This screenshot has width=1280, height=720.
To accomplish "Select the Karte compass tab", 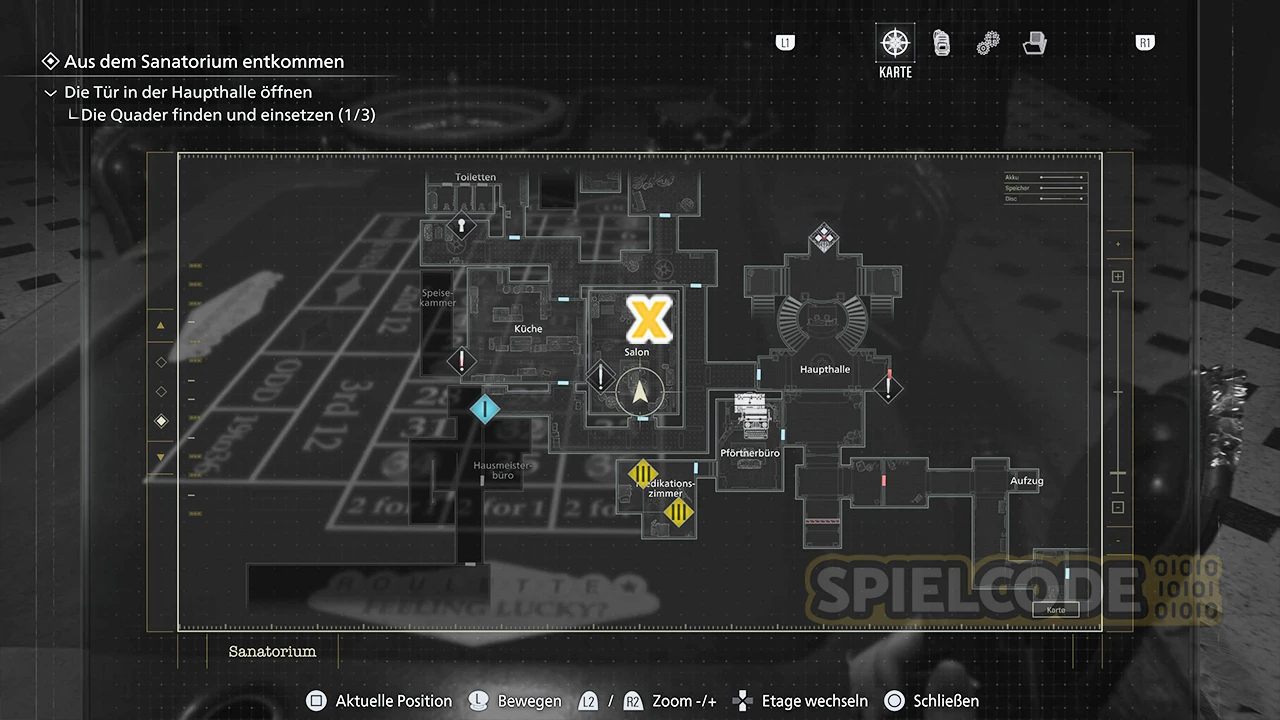I will (x=895, y=43).
